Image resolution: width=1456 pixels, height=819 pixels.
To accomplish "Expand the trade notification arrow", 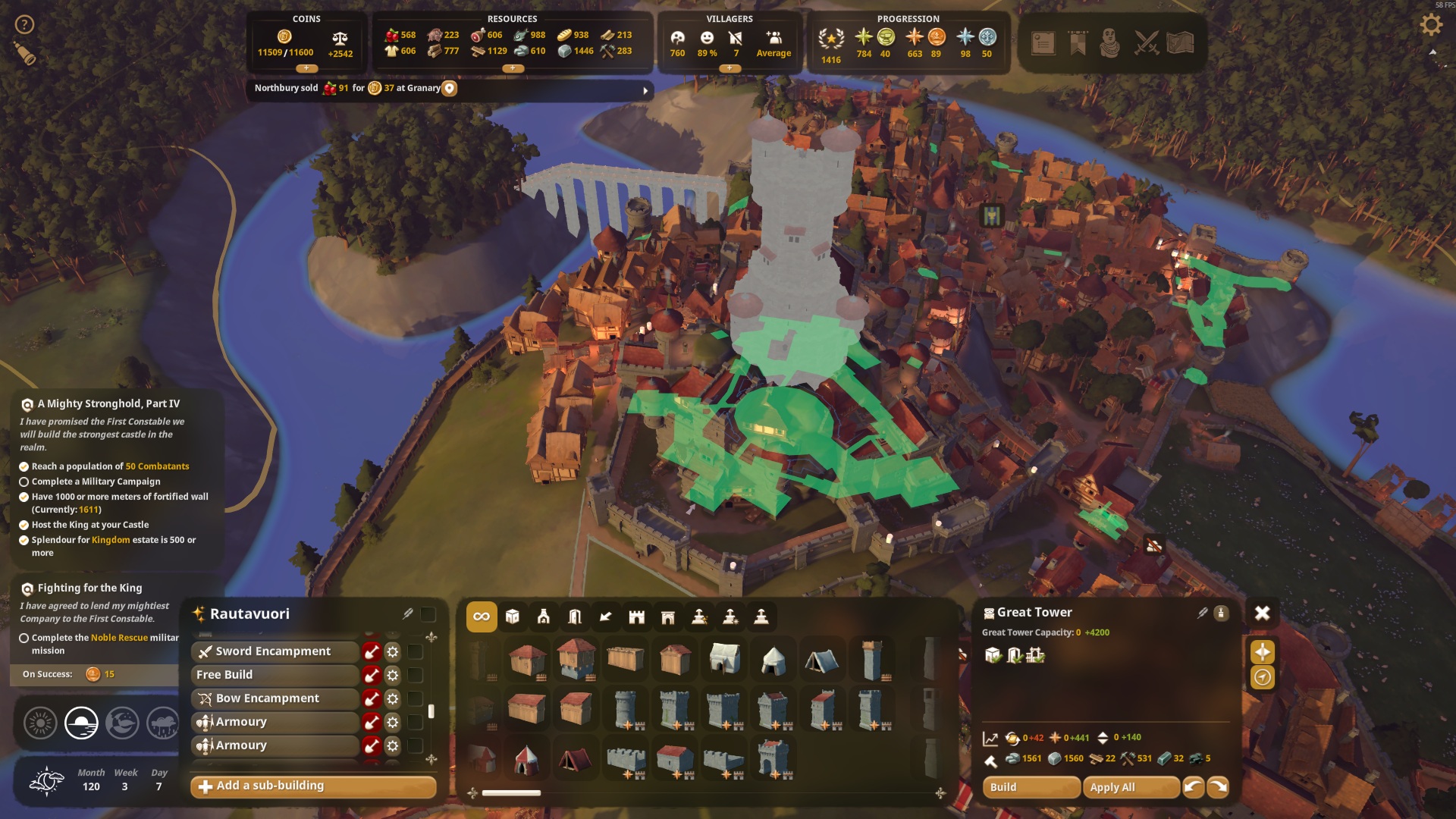I will pos(645,90).
